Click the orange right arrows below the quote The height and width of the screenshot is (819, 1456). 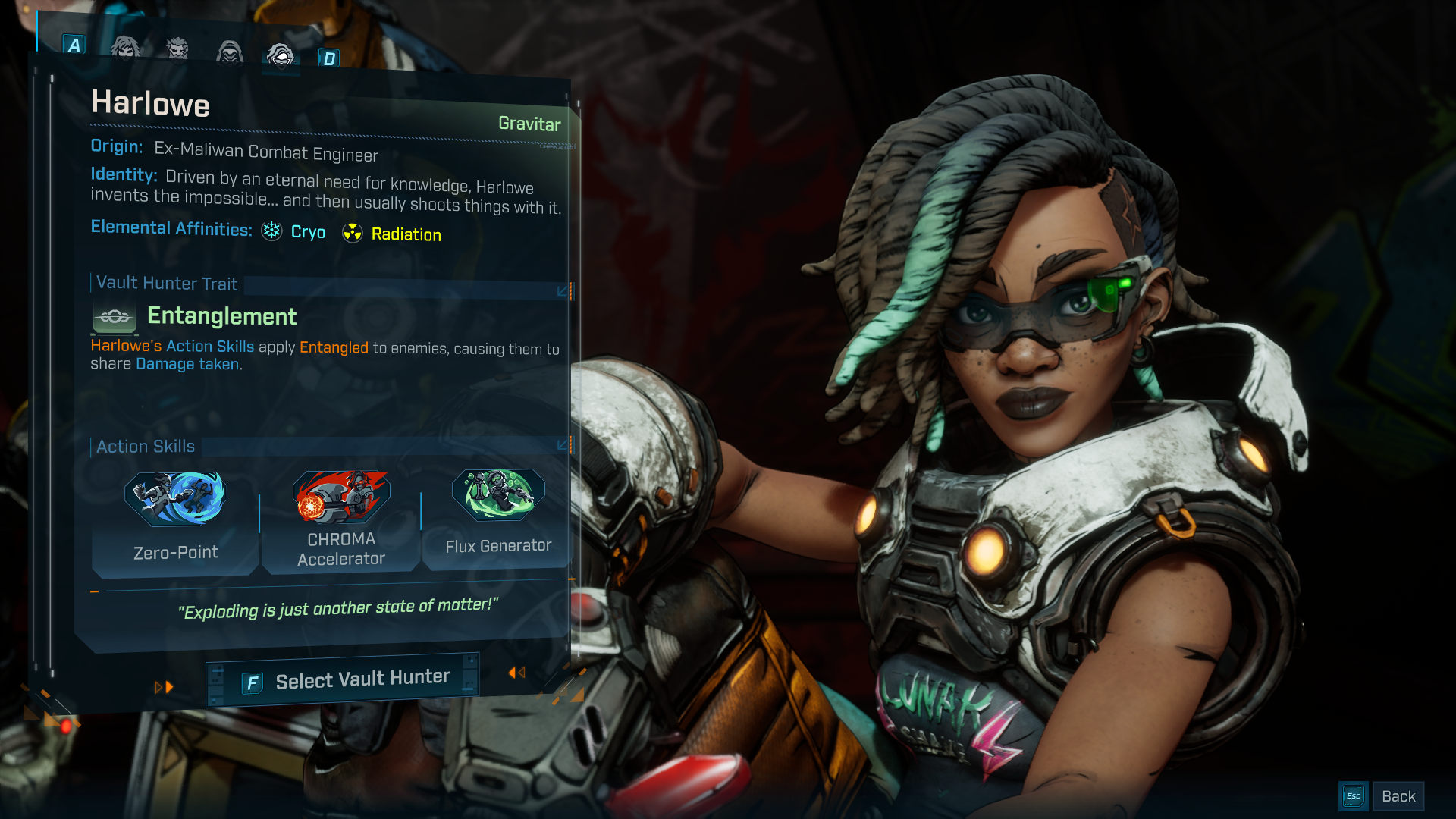[x=164, y=687]
